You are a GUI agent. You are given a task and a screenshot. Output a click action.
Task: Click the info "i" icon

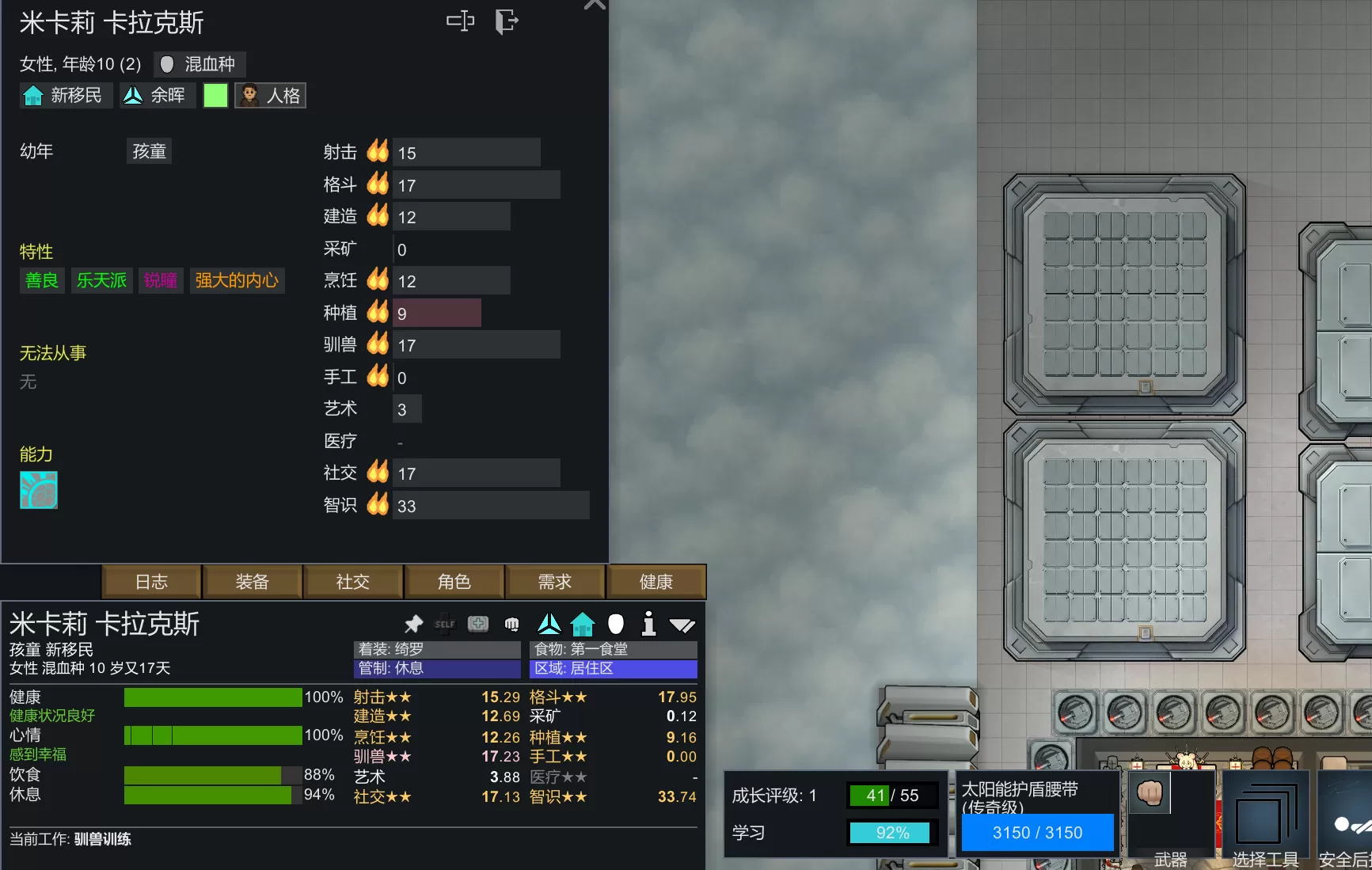(x=648, y=624)
